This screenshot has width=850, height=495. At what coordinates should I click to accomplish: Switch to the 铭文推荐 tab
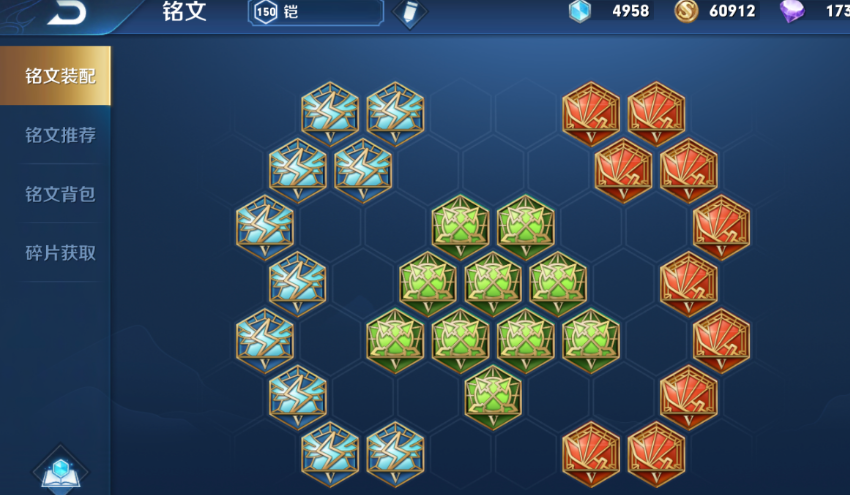coord(60,135)
